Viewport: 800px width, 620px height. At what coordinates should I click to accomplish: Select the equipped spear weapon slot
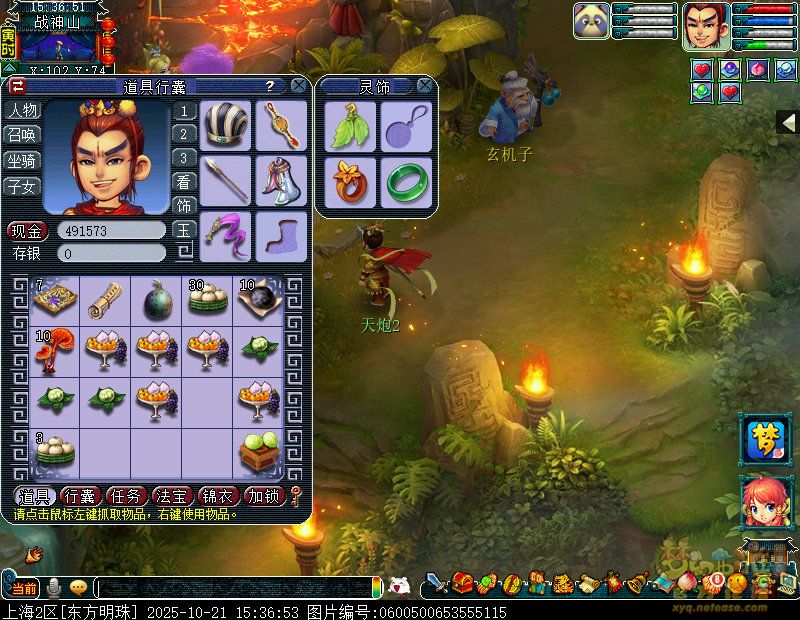[226, 179]
